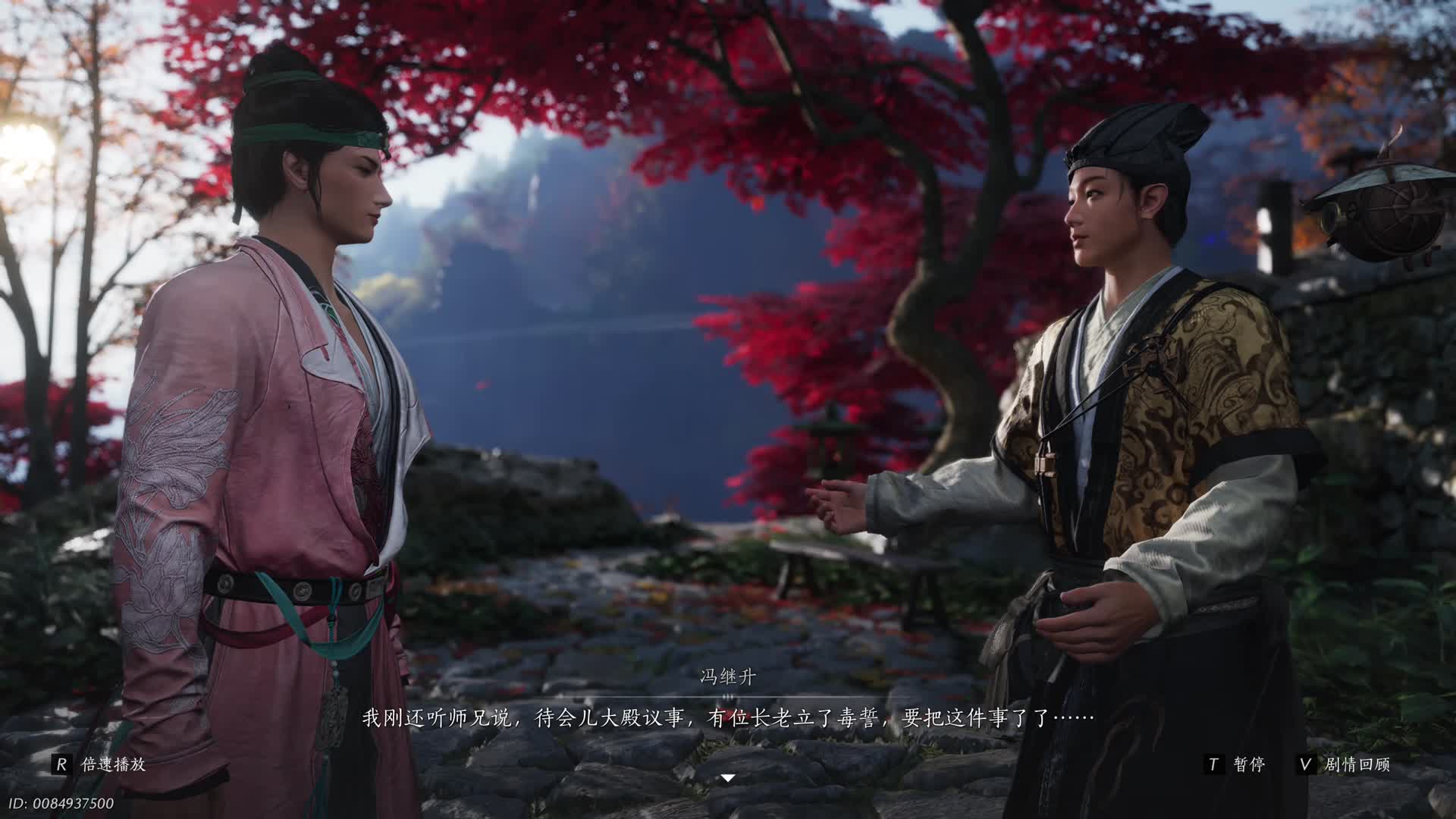Advance dialogue with the white down arrow
This screenshot has width=1456, height=819.
click(x=728, y=778)
